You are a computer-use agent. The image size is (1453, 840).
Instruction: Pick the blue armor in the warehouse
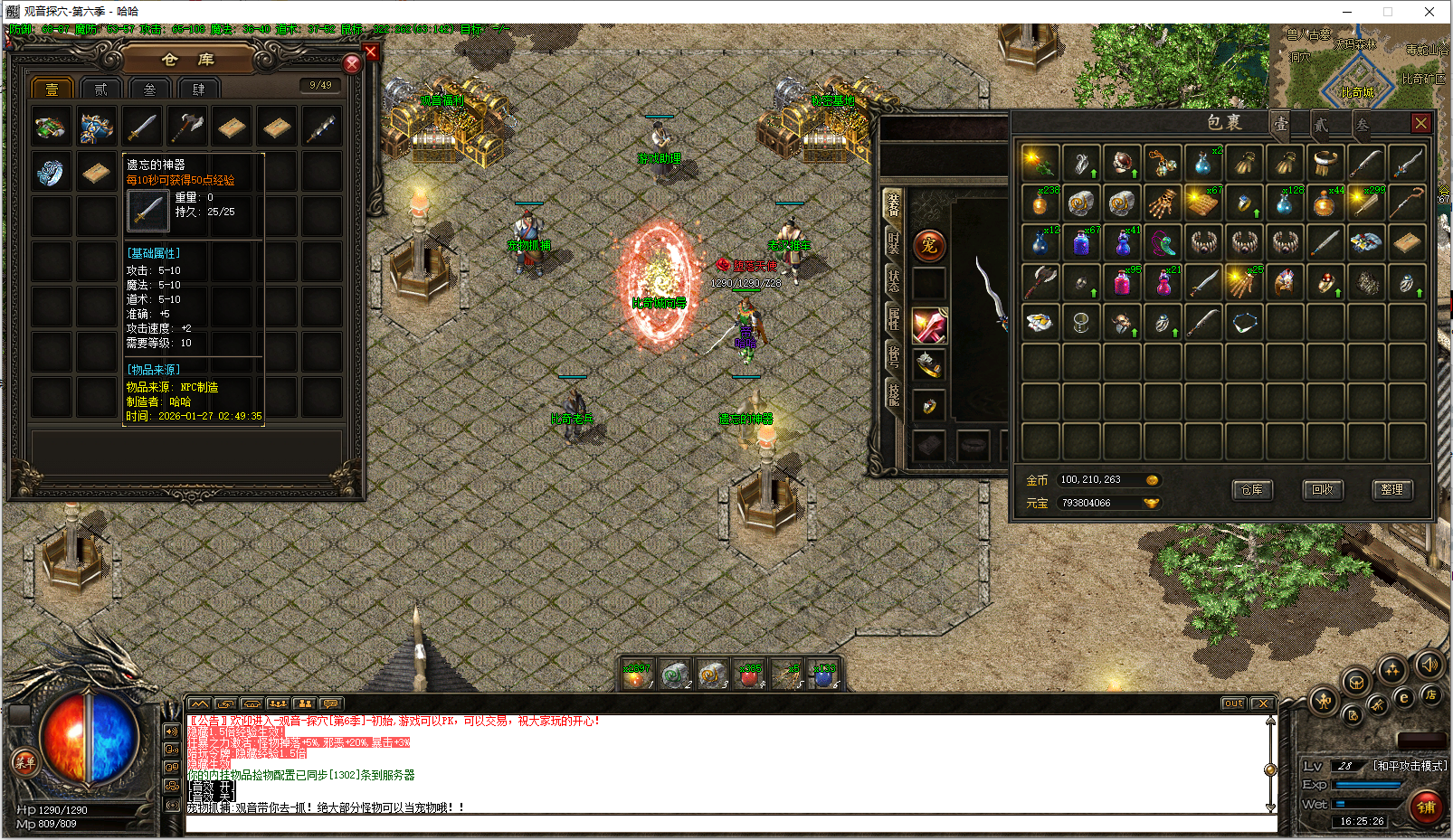coord(96,127)
